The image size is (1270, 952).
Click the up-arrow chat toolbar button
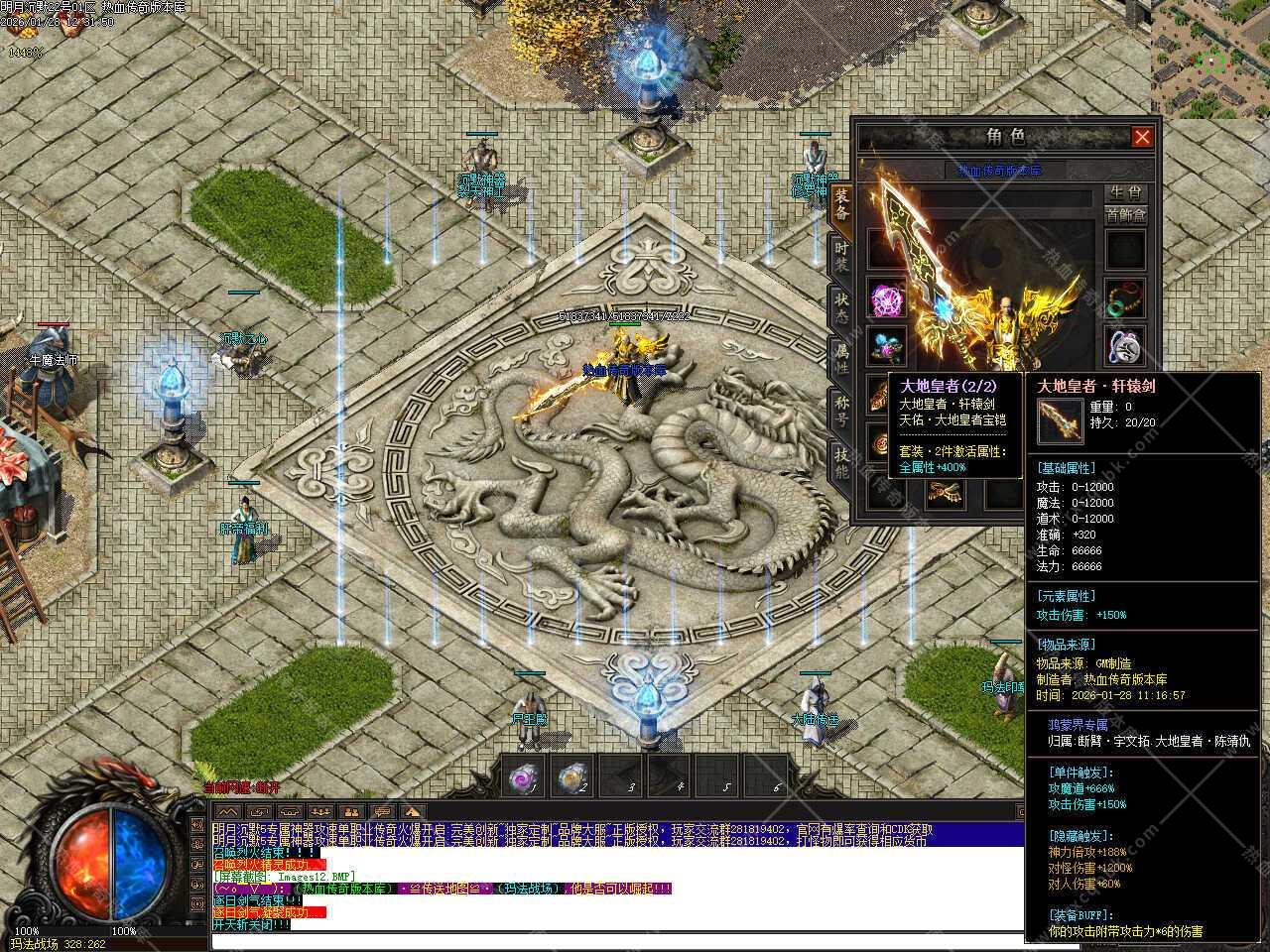click(x=413, y=812)
